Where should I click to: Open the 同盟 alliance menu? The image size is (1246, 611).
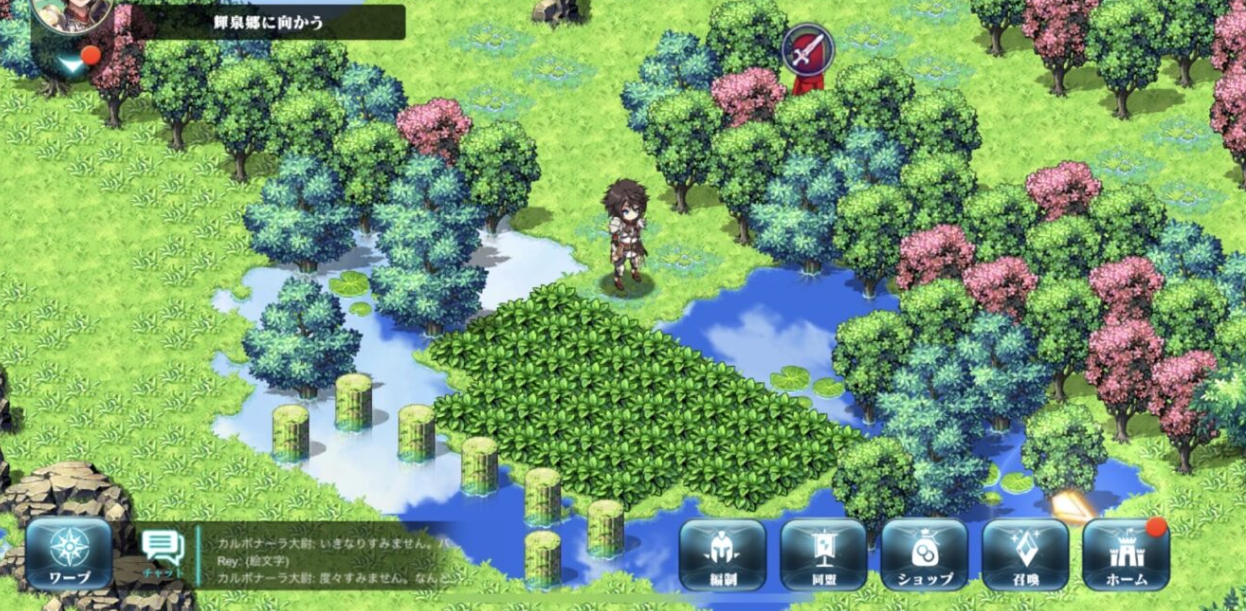[x=823, y=554]
